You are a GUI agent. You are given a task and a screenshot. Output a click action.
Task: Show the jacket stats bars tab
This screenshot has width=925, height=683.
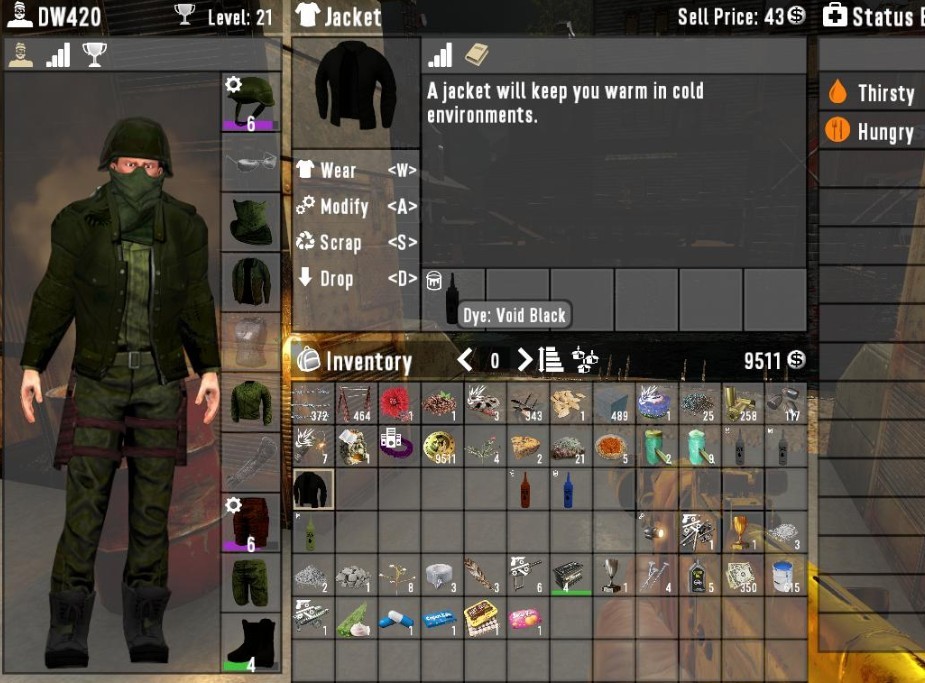click(441, 56)
